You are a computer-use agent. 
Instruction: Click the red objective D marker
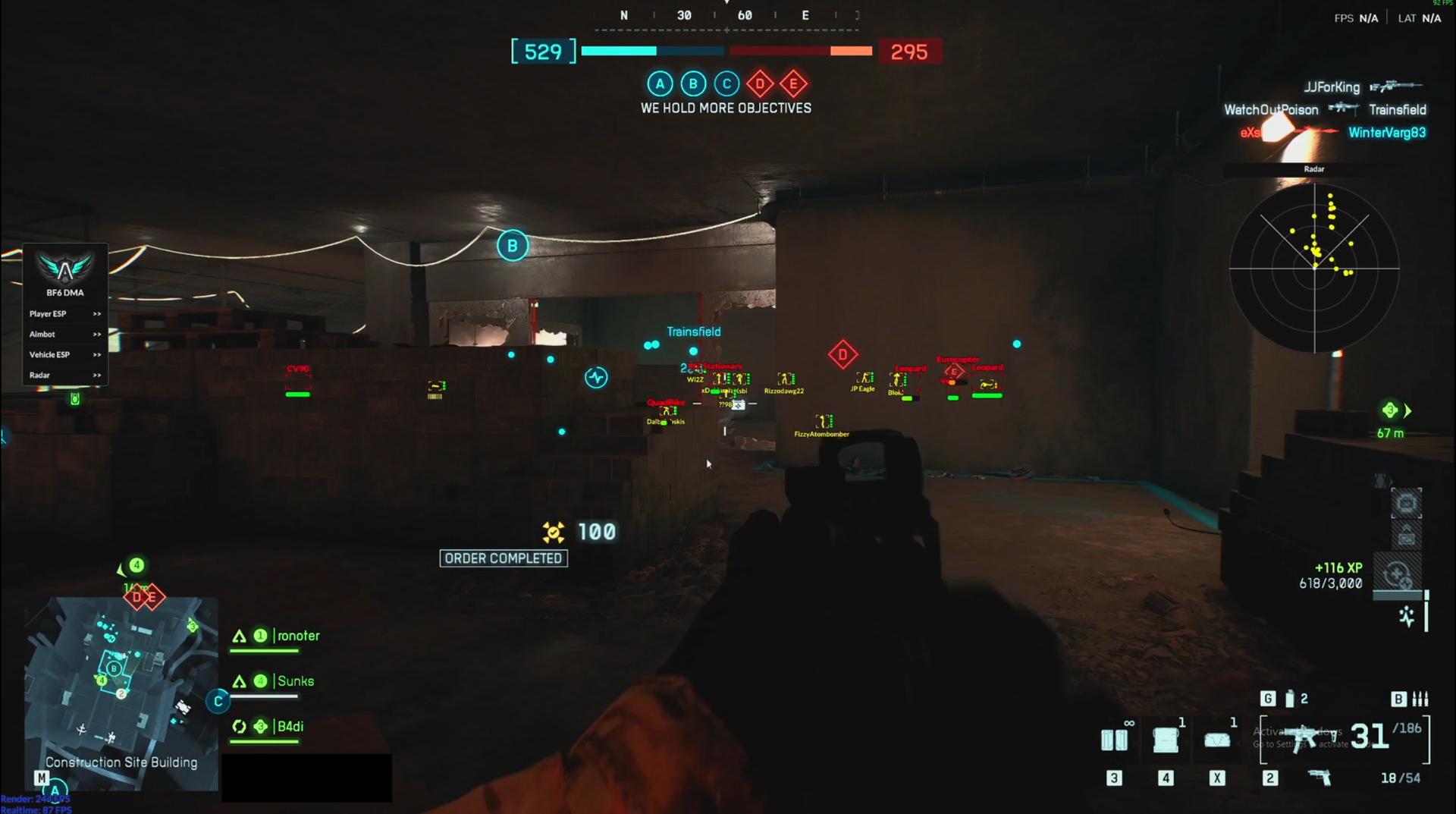pos(843,354)
